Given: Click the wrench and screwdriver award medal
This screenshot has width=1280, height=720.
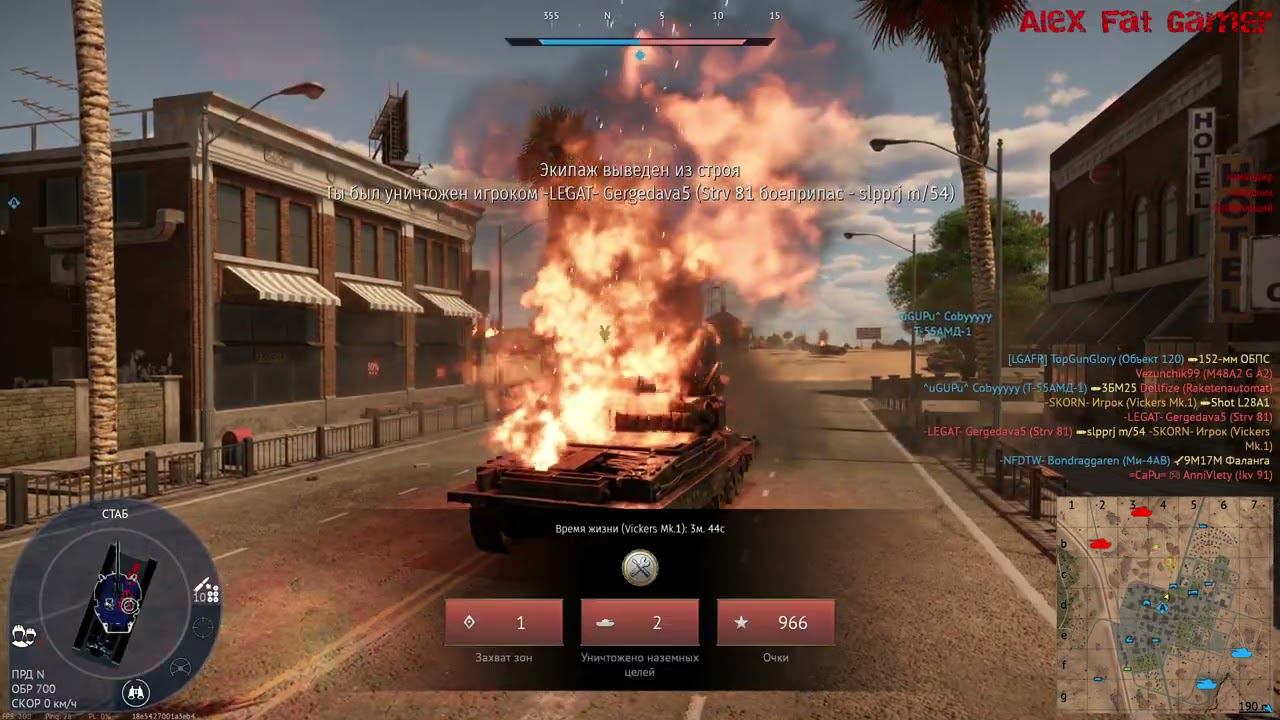Looking at the screenshot, I should (640, 567).
